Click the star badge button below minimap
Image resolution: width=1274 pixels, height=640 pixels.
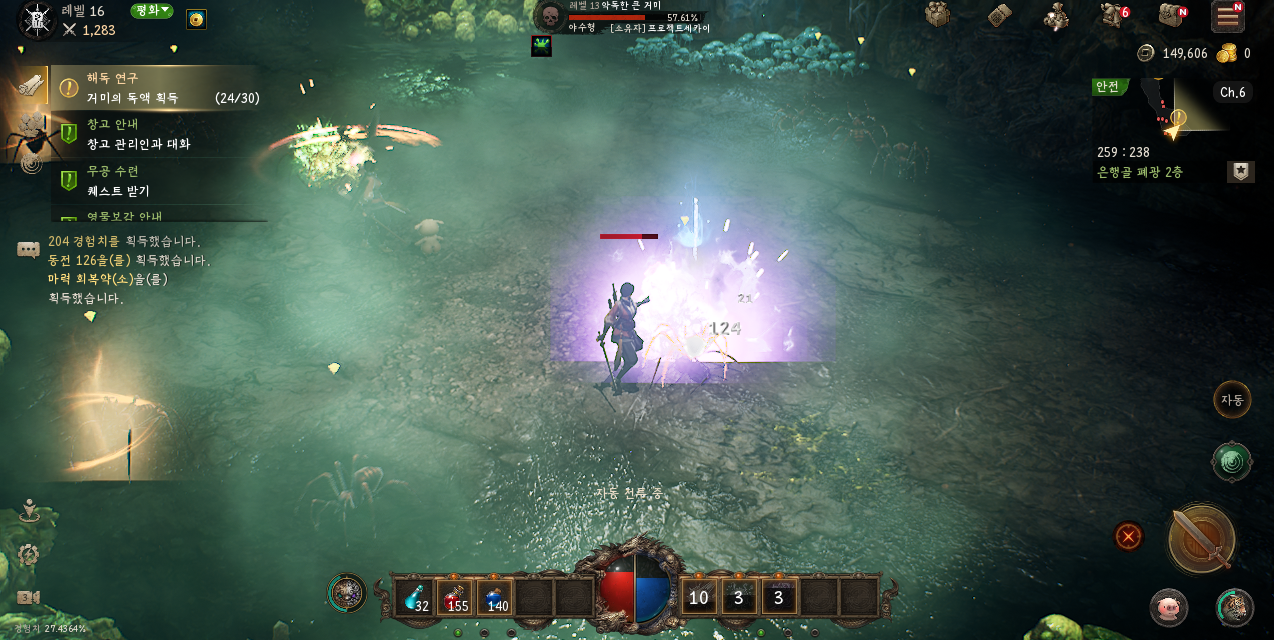click(1240, 172)
